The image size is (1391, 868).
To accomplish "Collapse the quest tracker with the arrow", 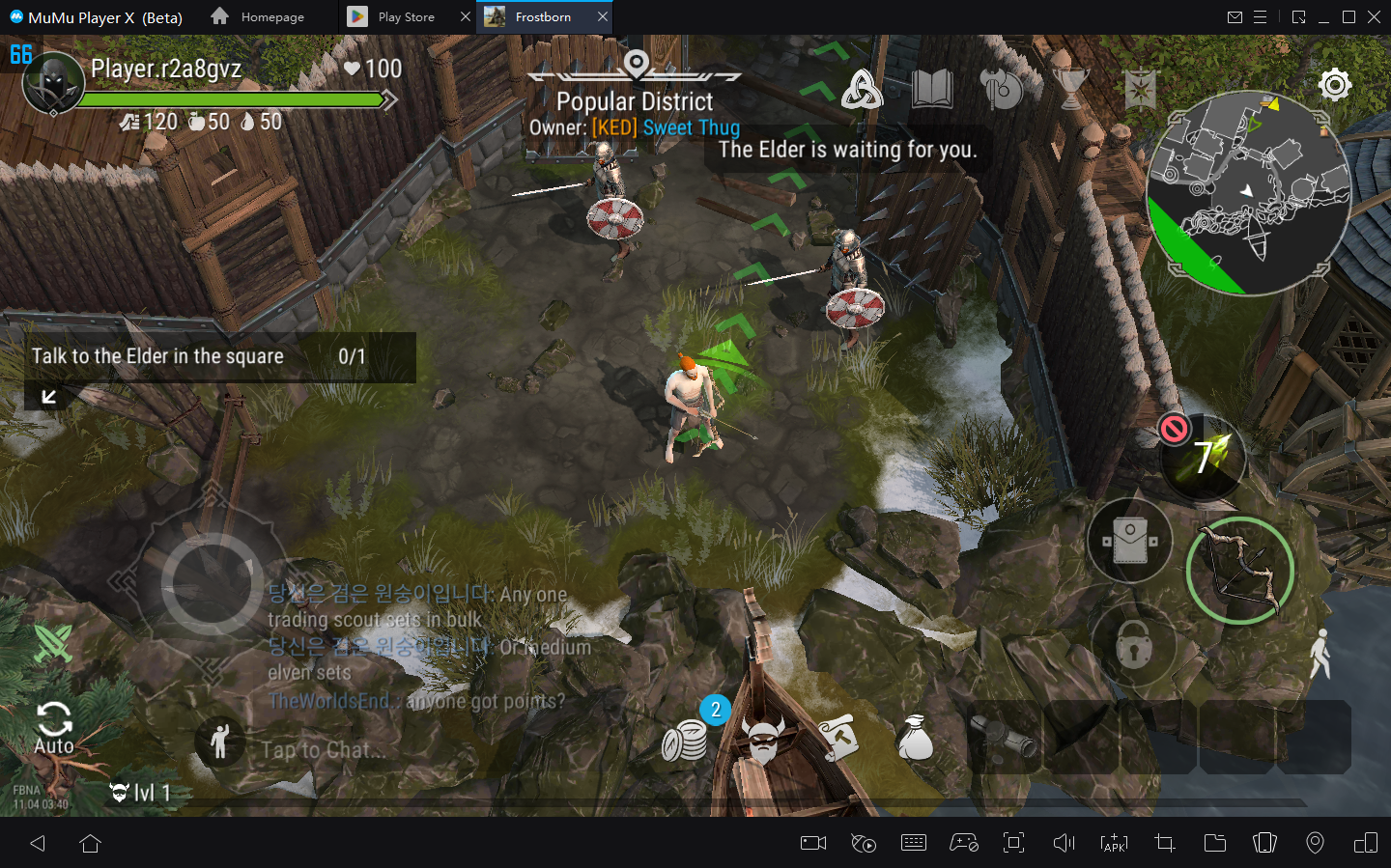I will point(48,396).
